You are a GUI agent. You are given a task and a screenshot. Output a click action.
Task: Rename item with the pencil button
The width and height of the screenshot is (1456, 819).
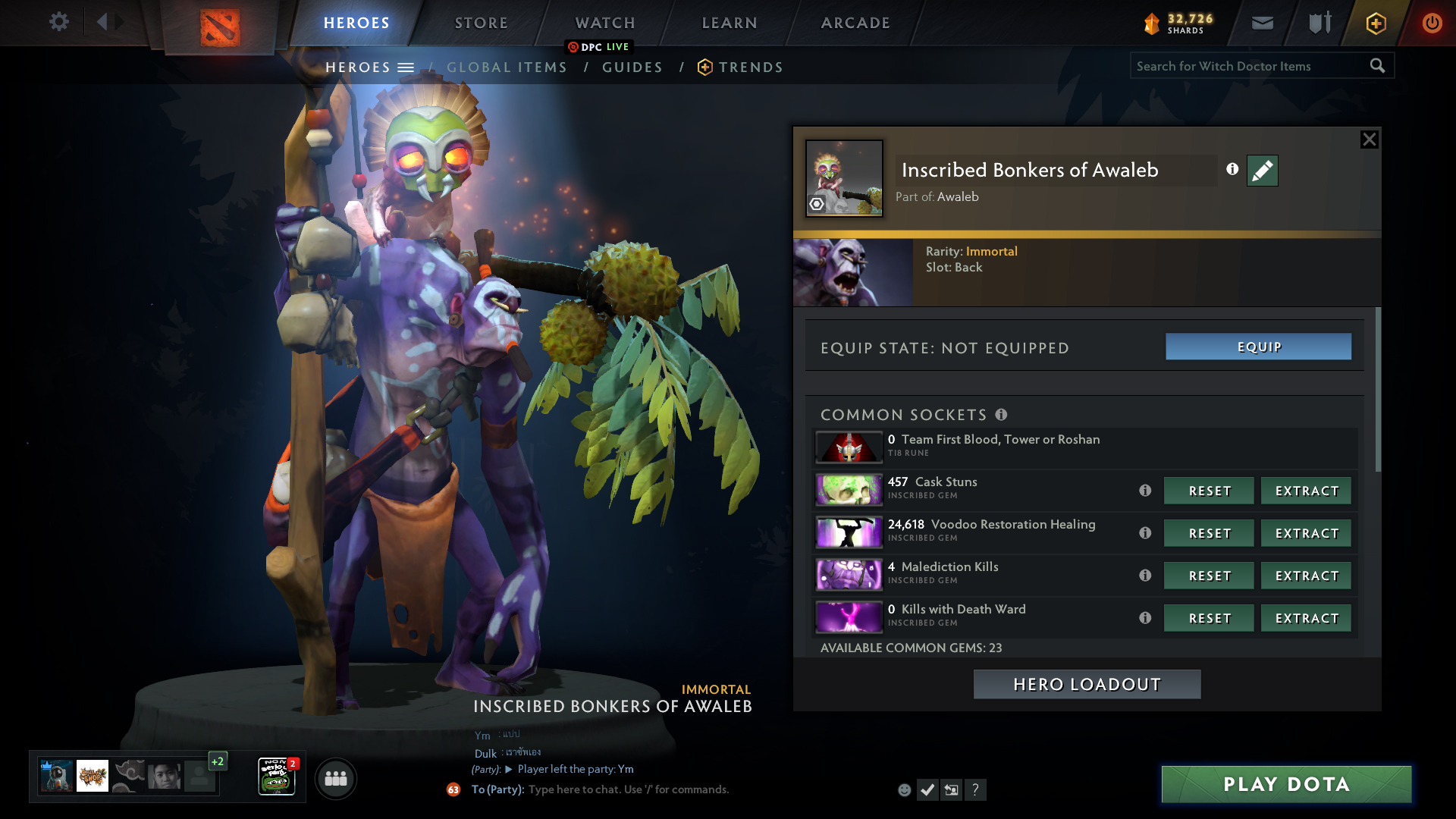(x=1262, y=171)
